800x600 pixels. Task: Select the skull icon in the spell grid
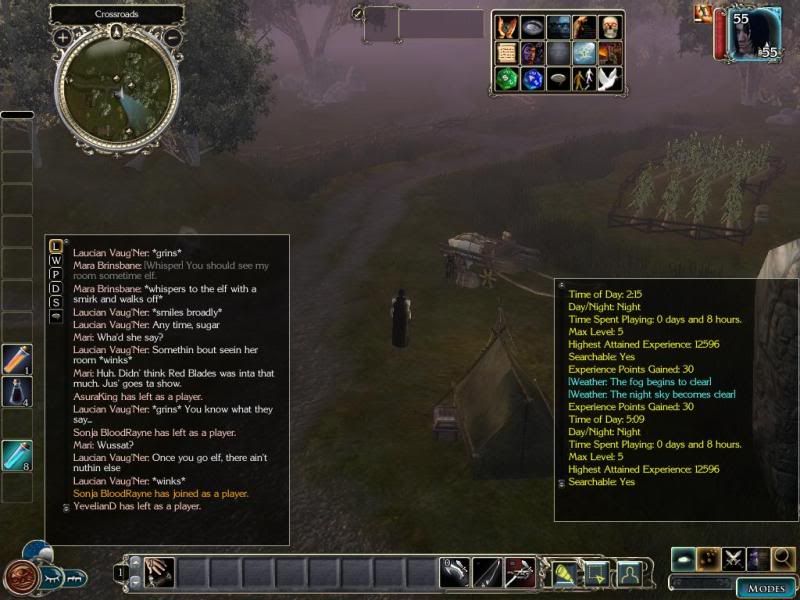[610, 27]
